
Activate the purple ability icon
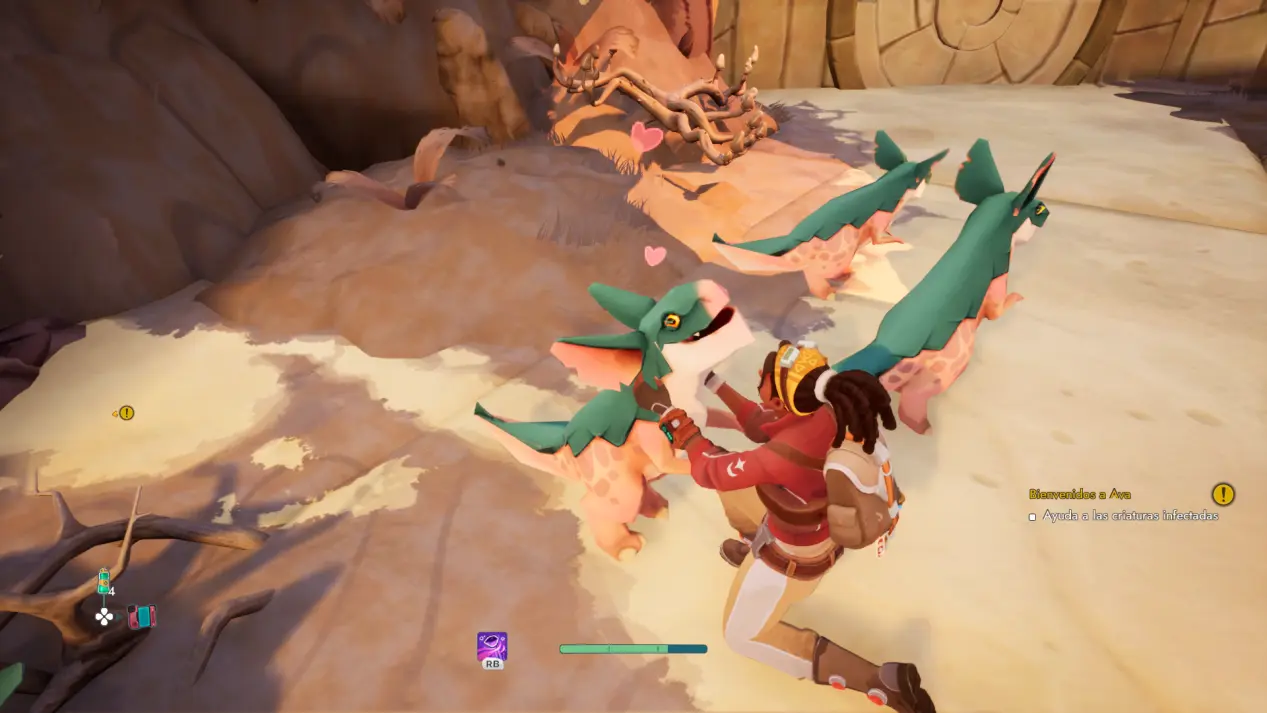click(x=491, y=646)
